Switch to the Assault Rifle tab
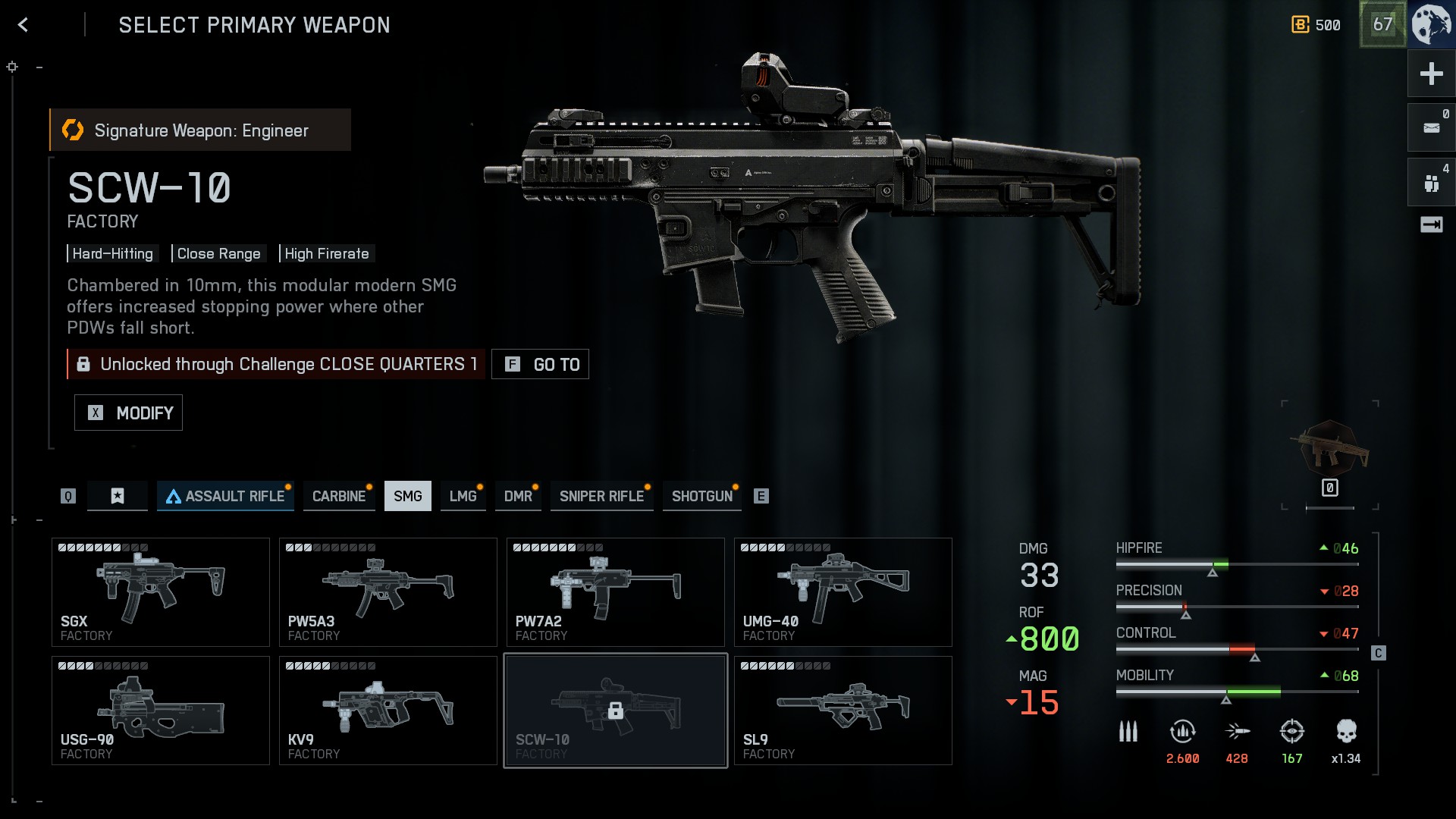This screenshot has width=1456, height=819. tap(225, 496)
